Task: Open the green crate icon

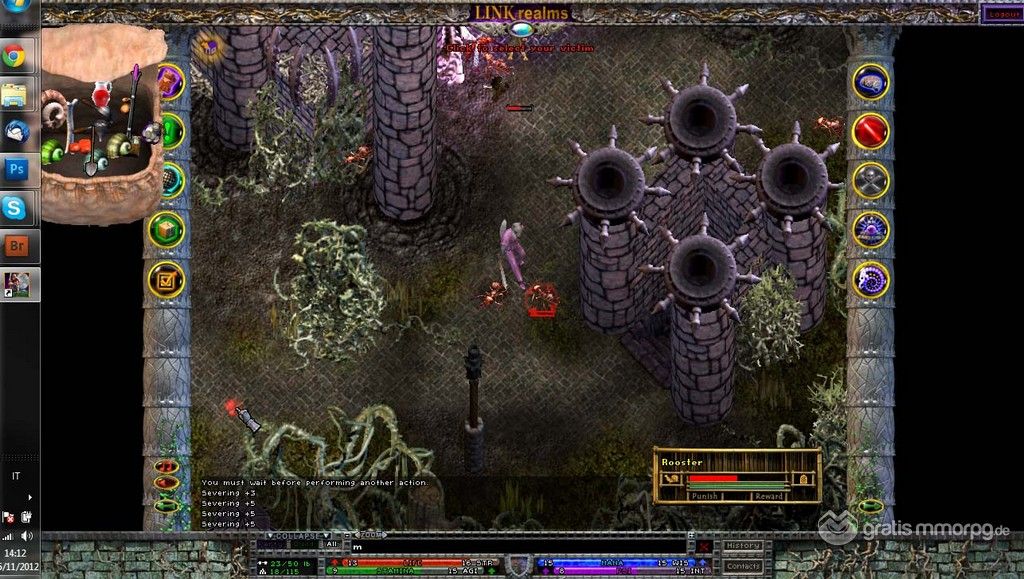Action: (x=167, y=229)
